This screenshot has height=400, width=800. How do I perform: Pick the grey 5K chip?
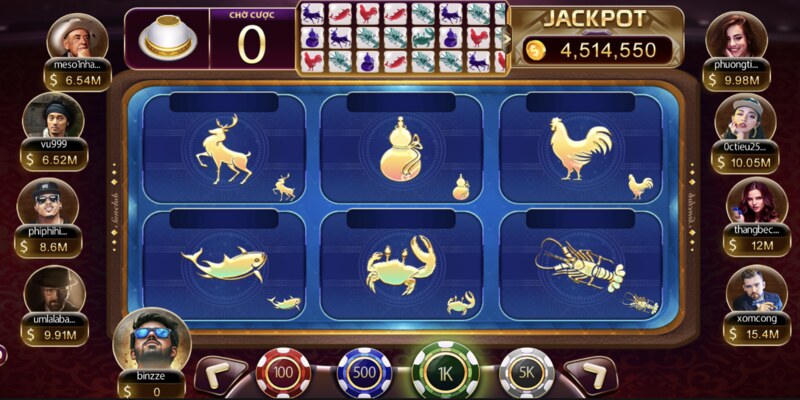(526, 374)
